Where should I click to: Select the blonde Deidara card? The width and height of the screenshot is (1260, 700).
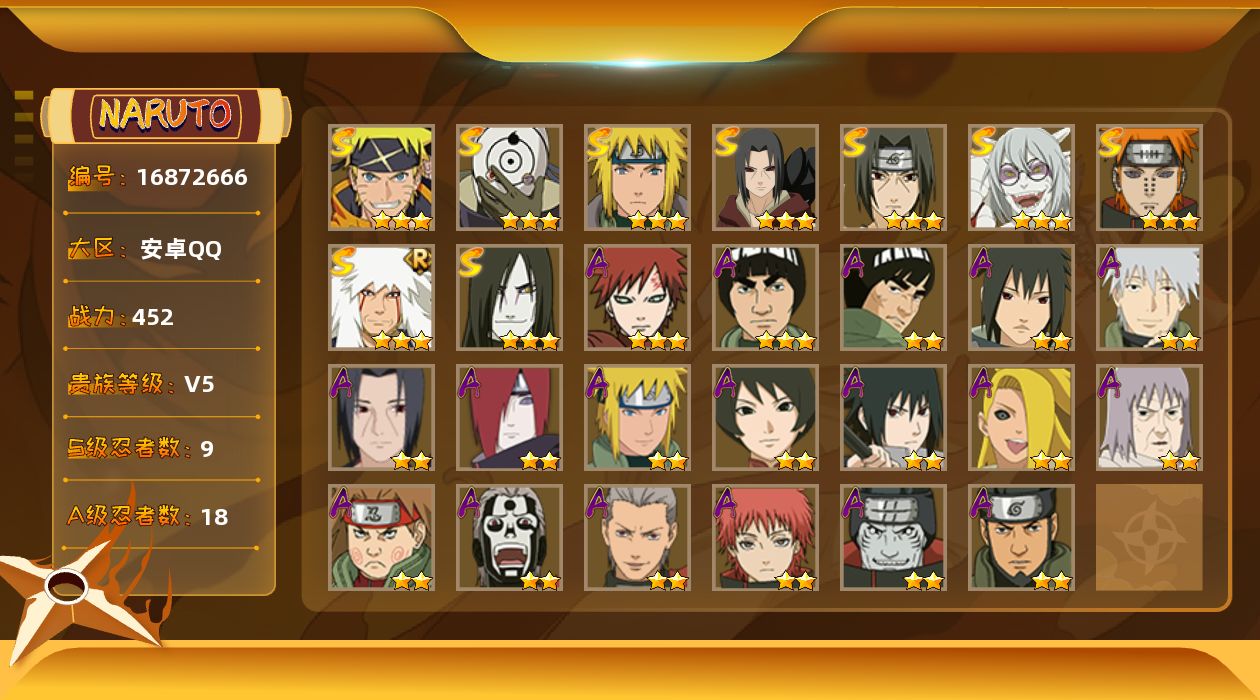tap(1021, 417)
